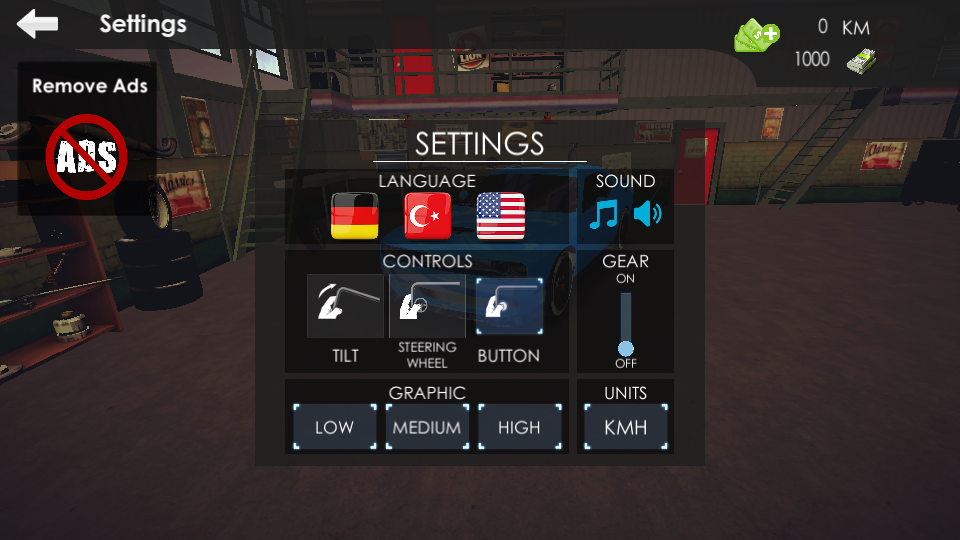Screen dimensions: 960x540
Task: Set graphics quality to High
Action: click(519, 428)
